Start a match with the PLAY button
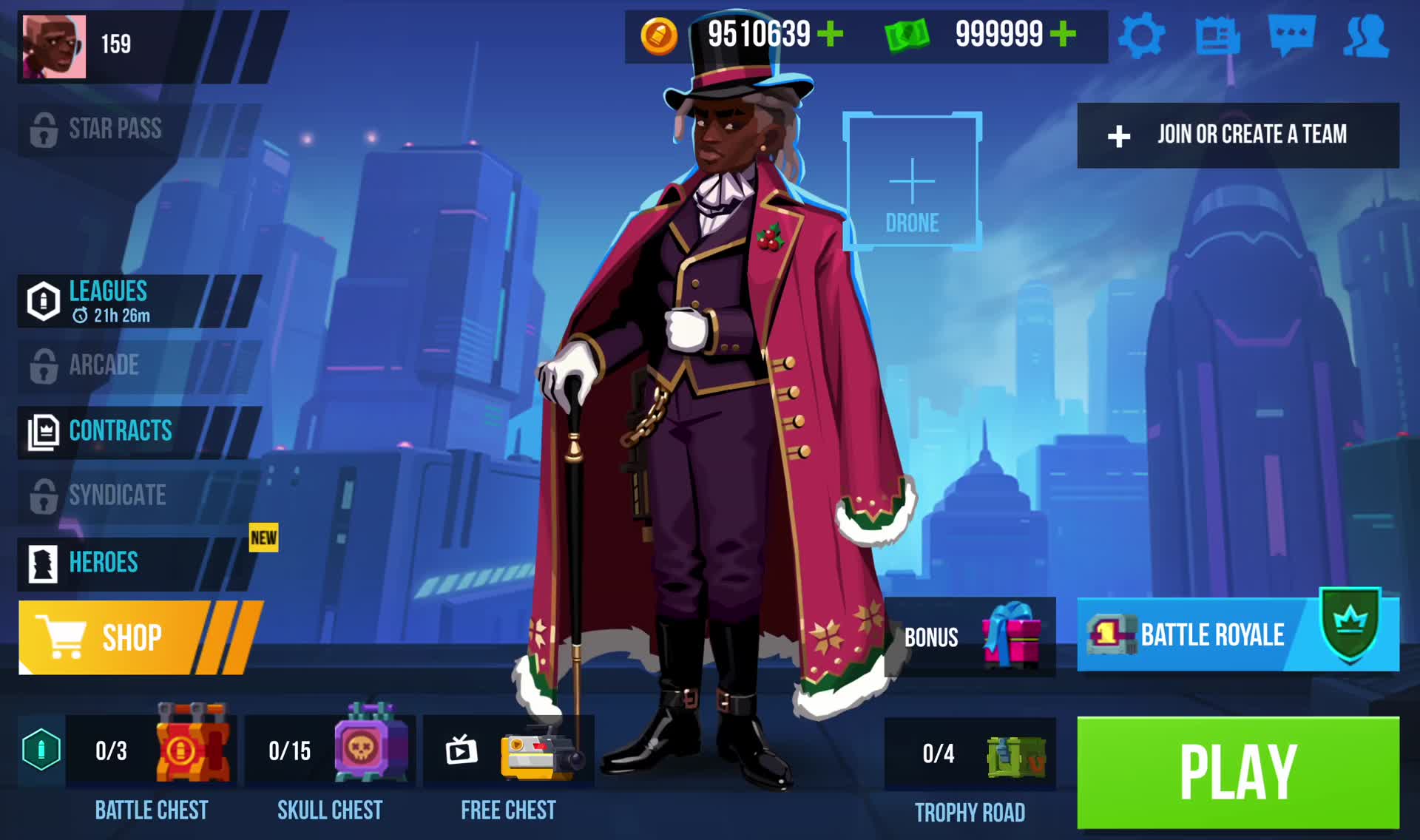This screenshot has height=840, width=1420. click(x=1237, y=772)
